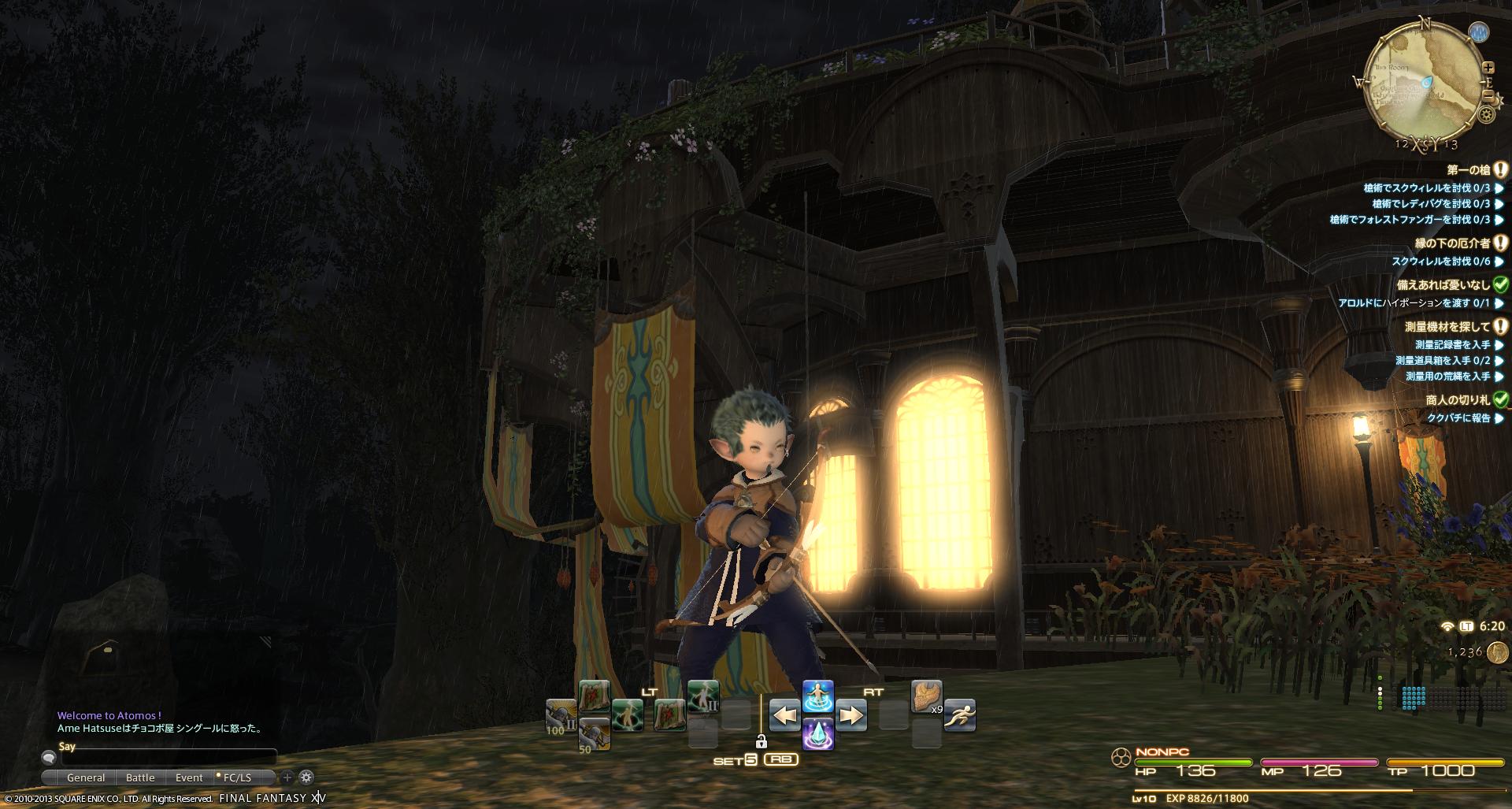Select the Event chat tab
The width and height of the screenshot is (1512, 809).
(189, 777)
